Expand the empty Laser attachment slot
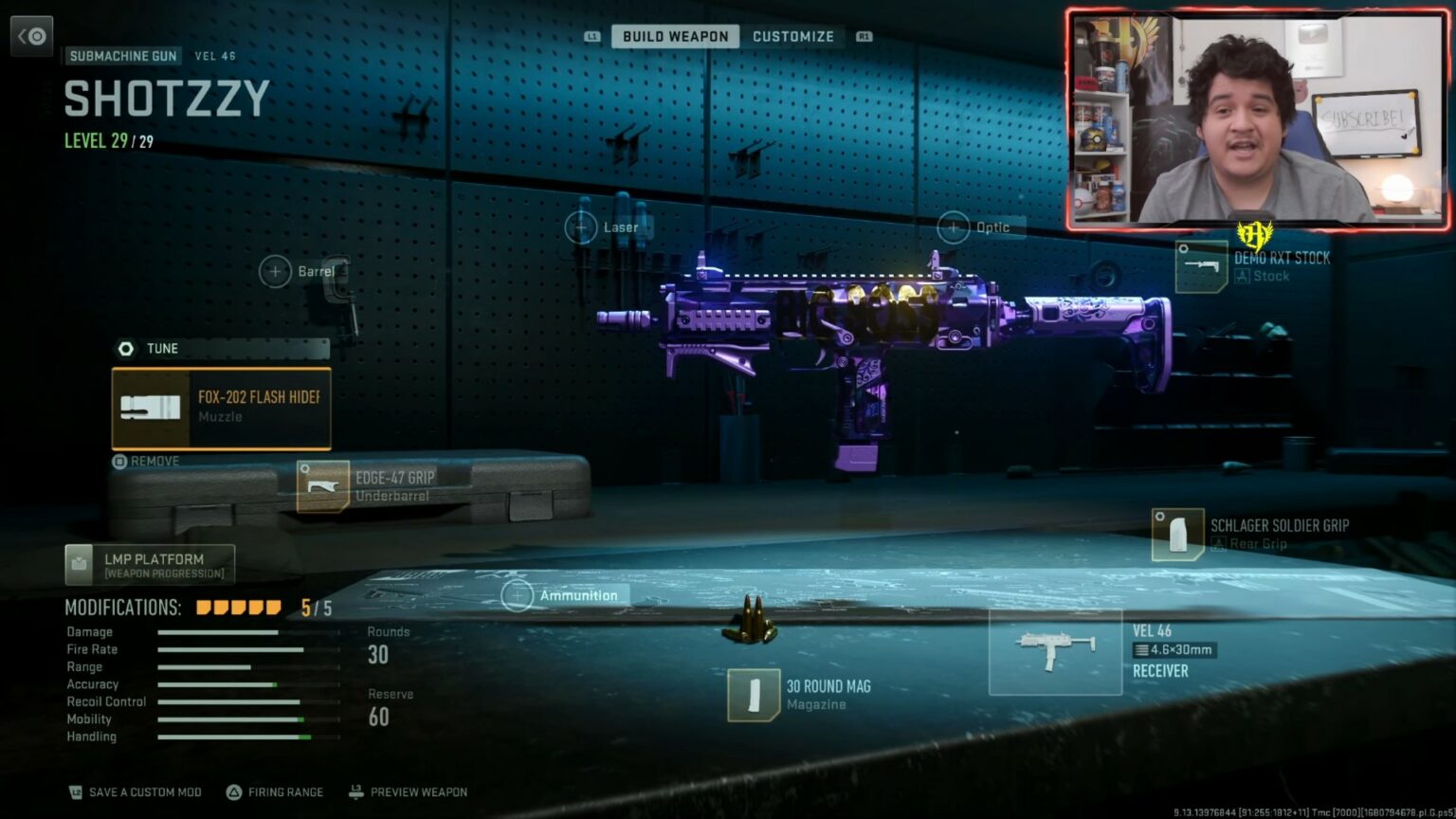 [581, 227]
